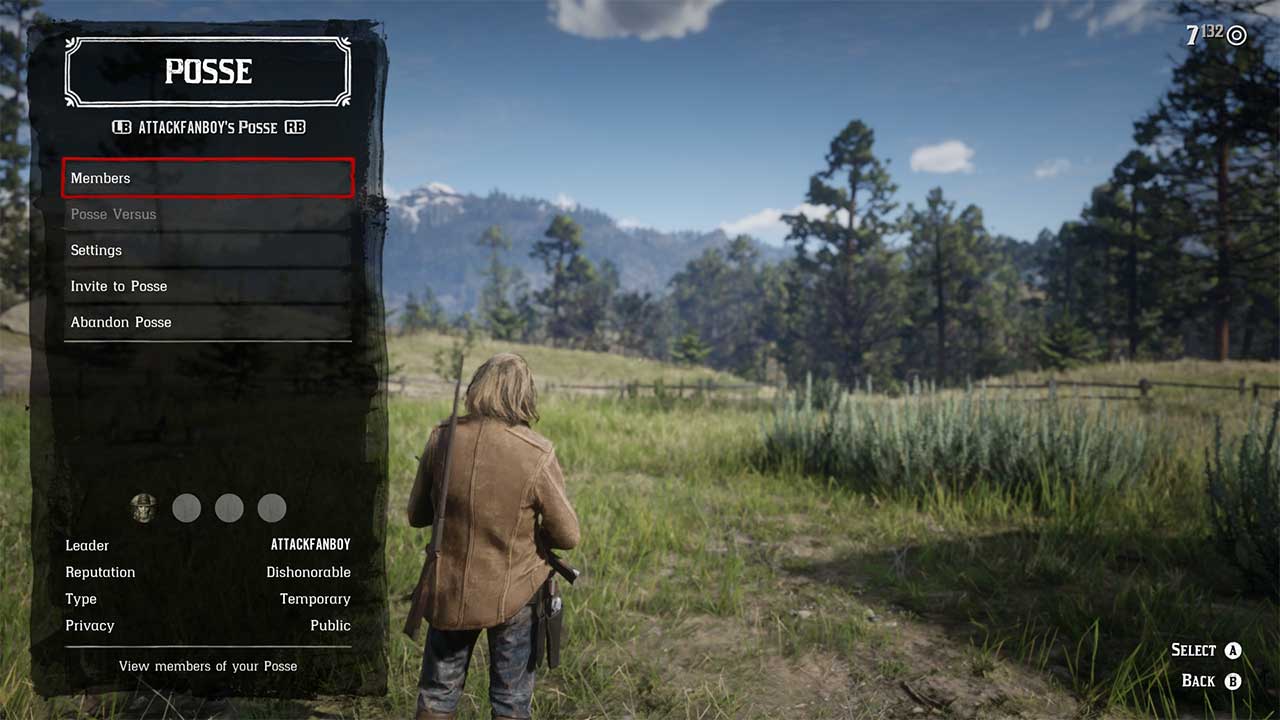Click the second empty member slot circle

click(229, 508)
